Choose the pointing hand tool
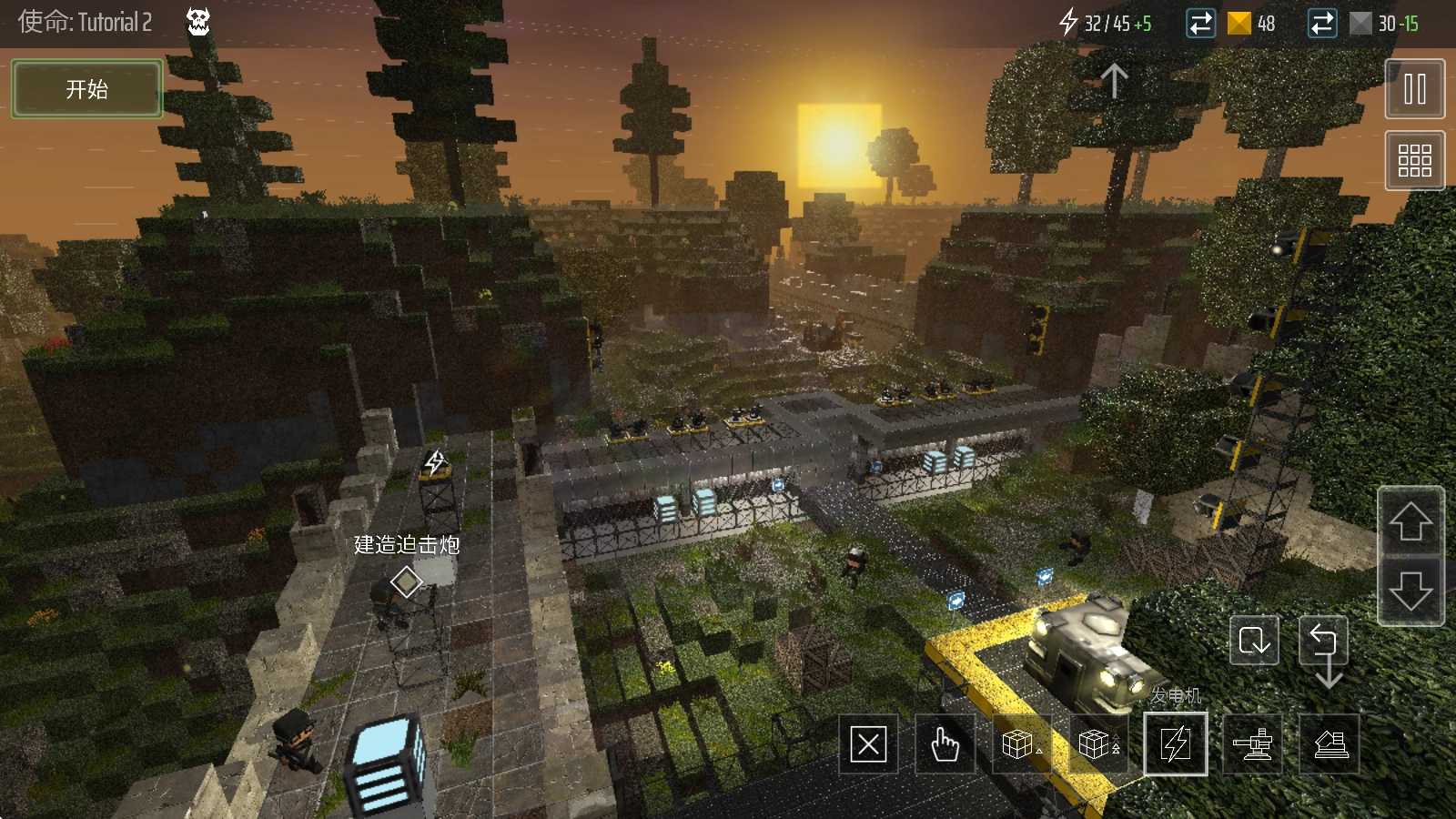 pos(945,745)
